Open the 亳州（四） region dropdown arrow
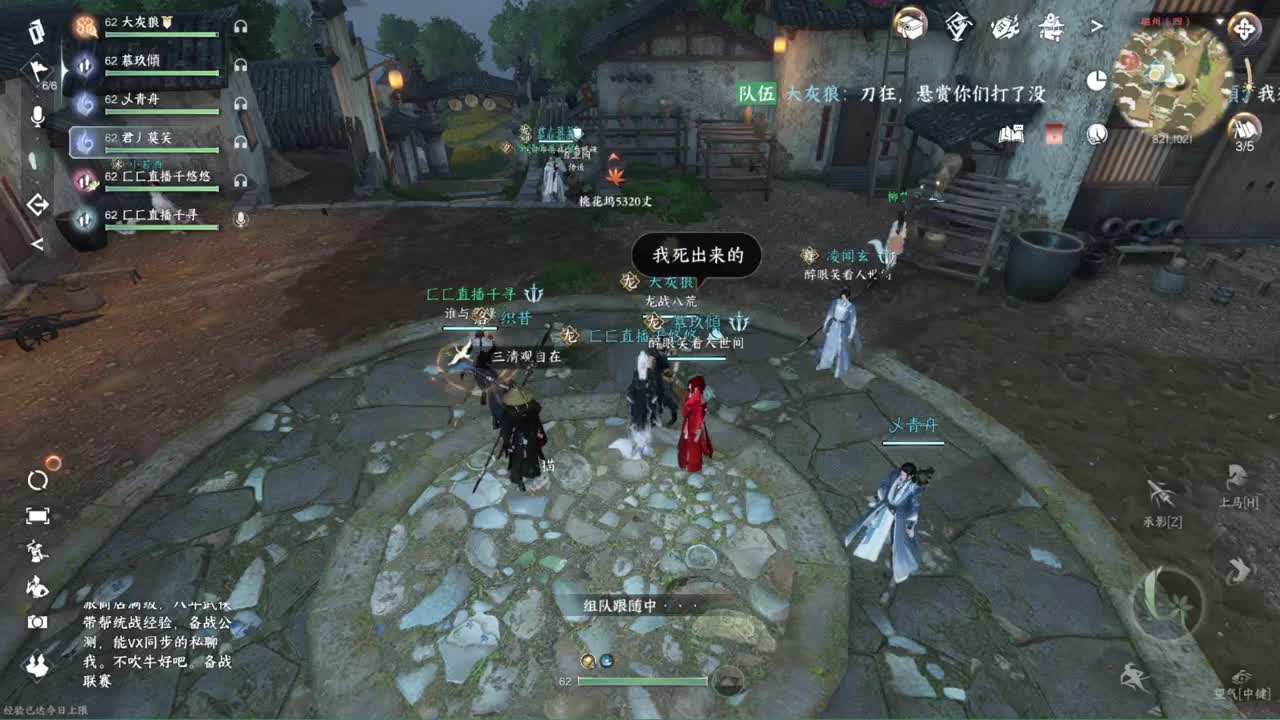The width and height of the screenshot is (1280, 720). click(x=1219, y=21)
